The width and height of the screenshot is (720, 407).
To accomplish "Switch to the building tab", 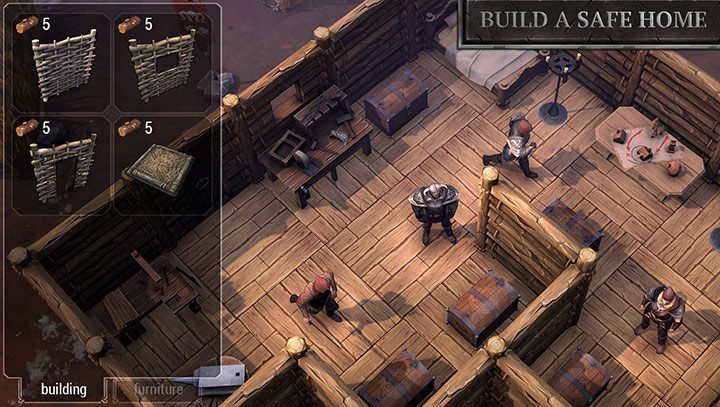I will coord(62,389).
